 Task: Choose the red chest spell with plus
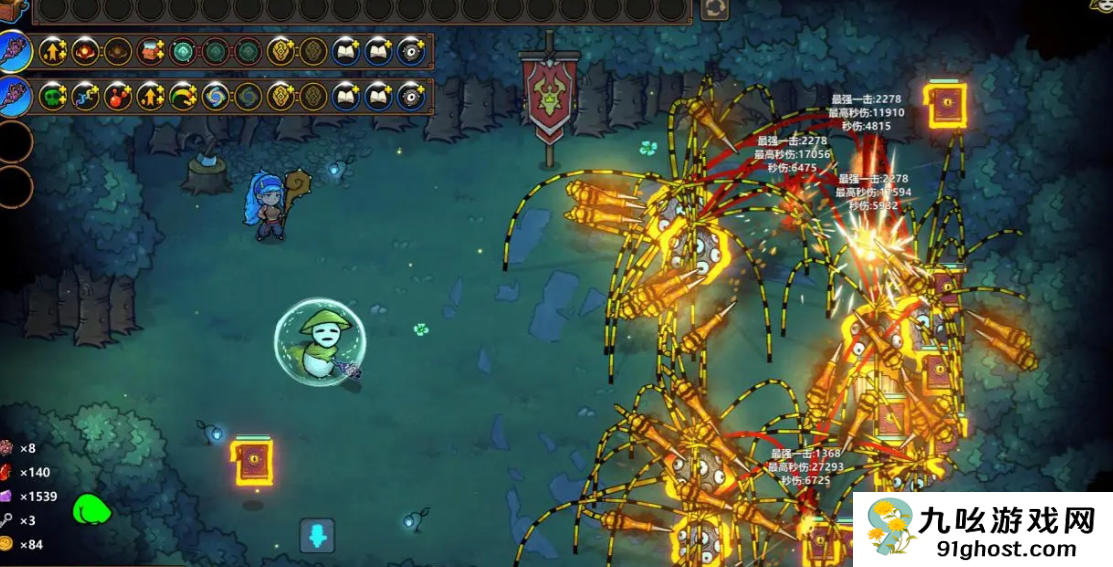(151, 50)
